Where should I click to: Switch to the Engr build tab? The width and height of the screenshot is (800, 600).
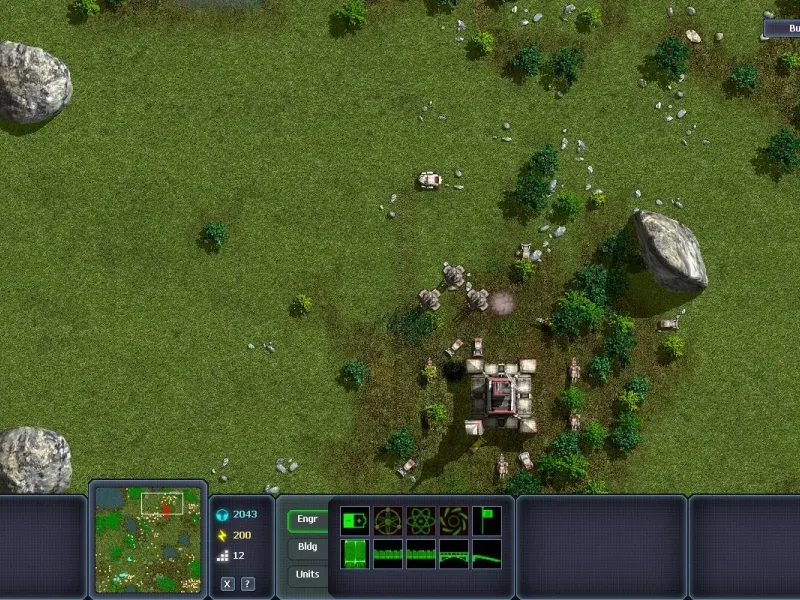coord(307,520)
